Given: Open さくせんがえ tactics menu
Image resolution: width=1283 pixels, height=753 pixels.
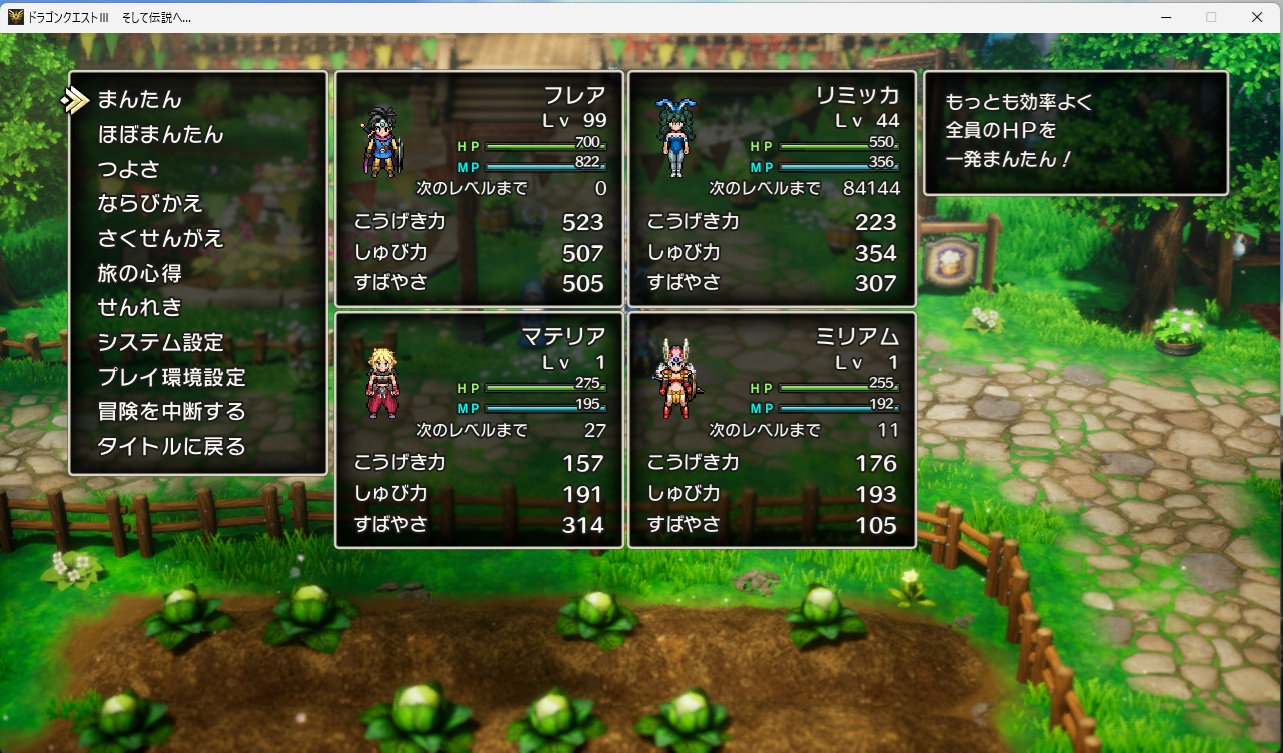Looking at the screenshot, I should click(x=160, y=239).
